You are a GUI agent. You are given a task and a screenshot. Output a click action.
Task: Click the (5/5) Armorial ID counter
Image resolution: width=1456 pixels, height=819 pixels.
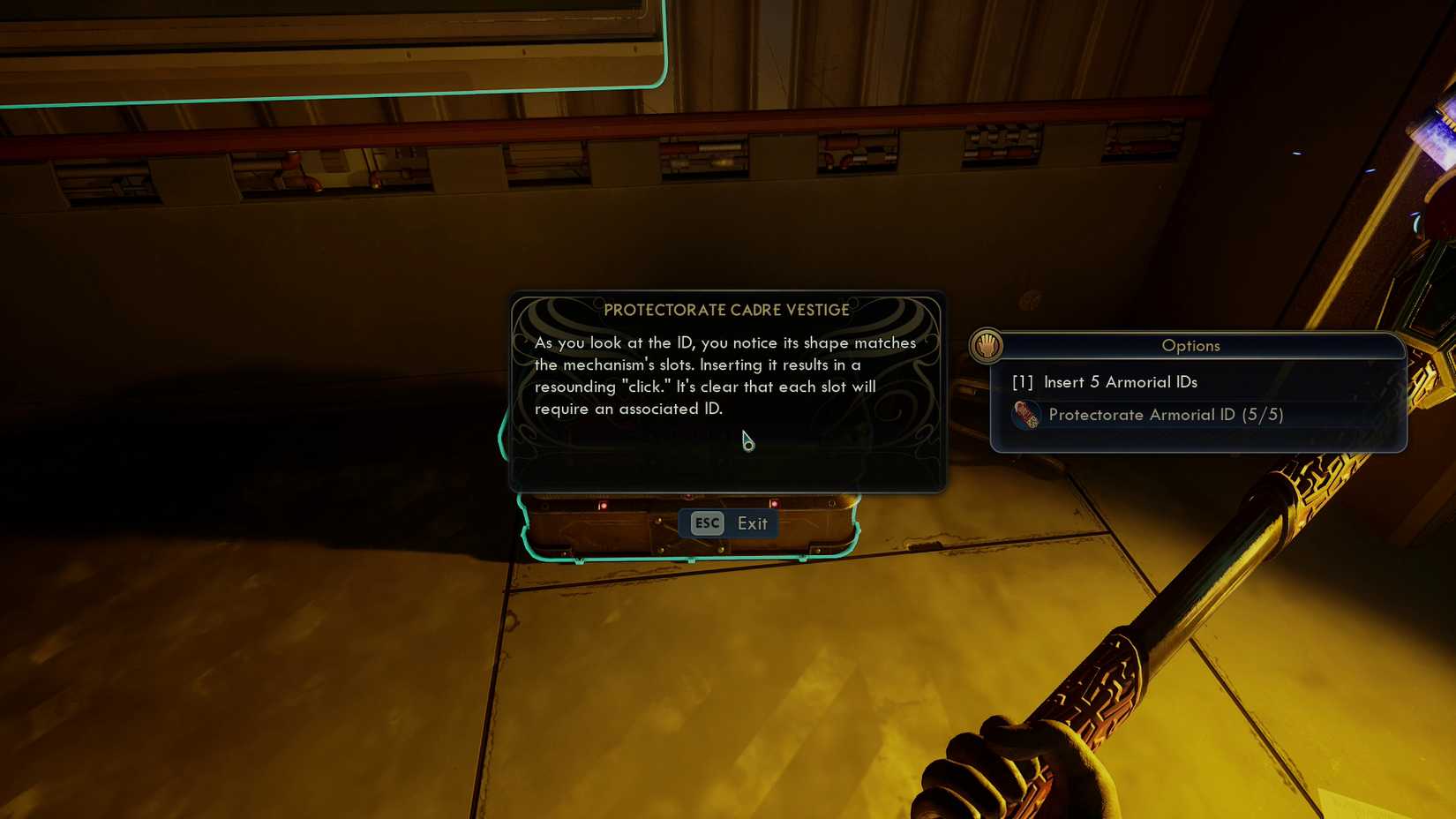point(1264,414)
